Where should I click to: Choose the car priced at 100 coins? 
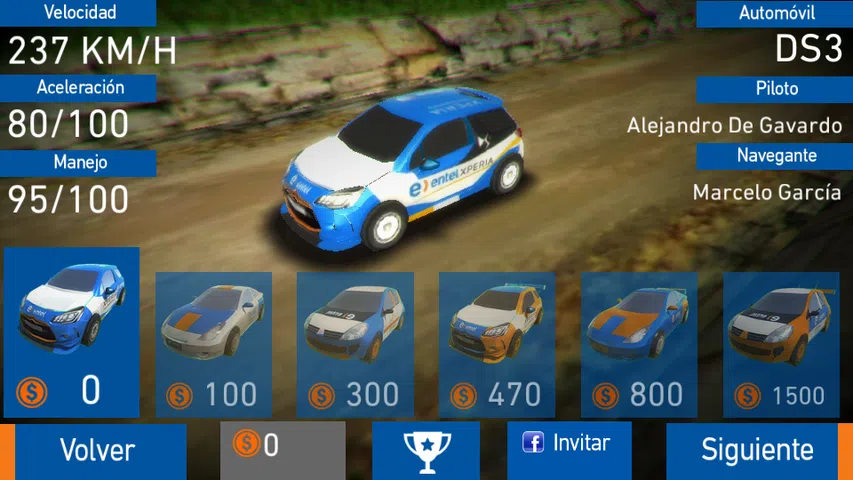pos(214,344)
